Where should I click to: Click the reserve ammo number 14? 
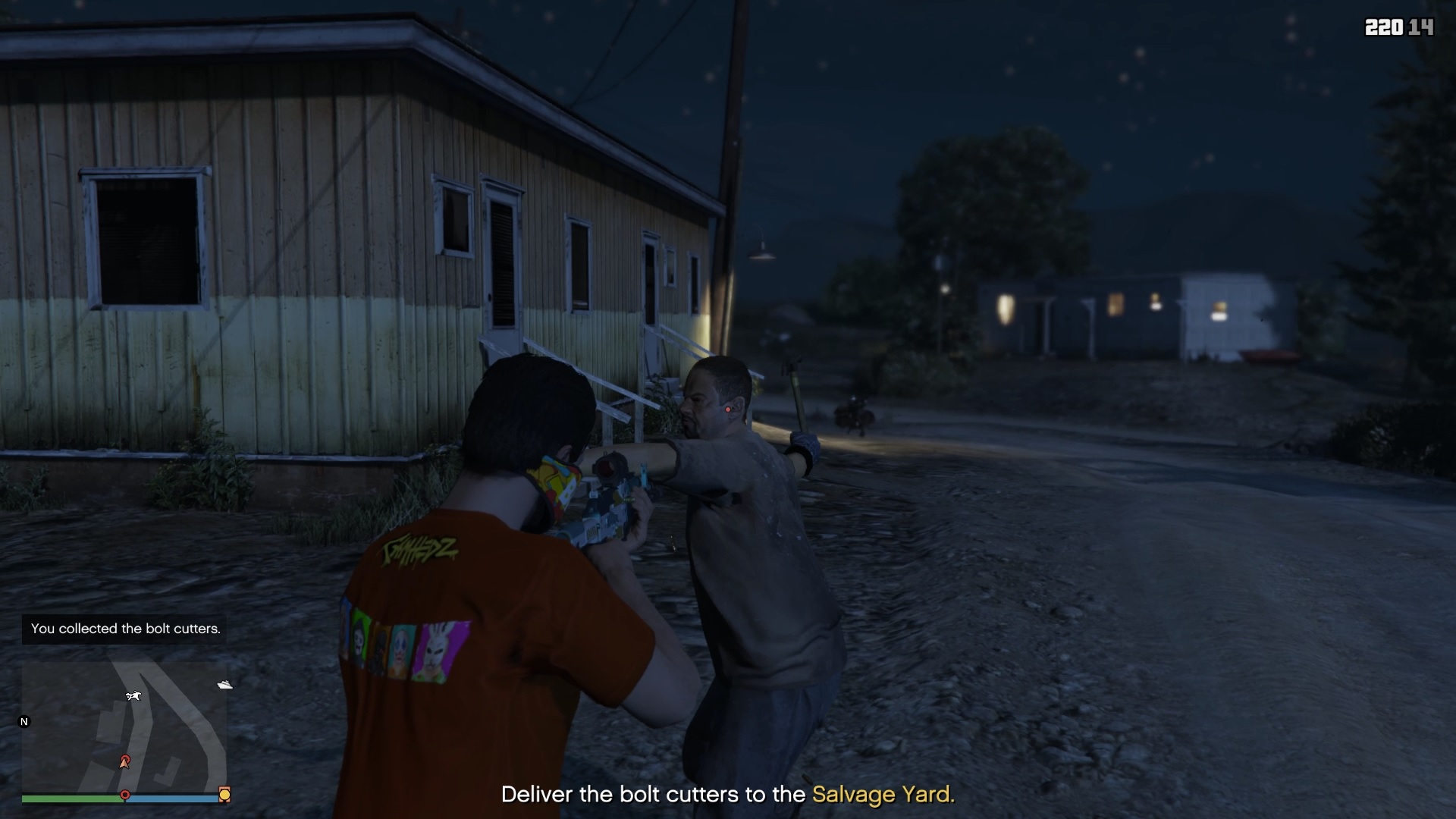1423,28
